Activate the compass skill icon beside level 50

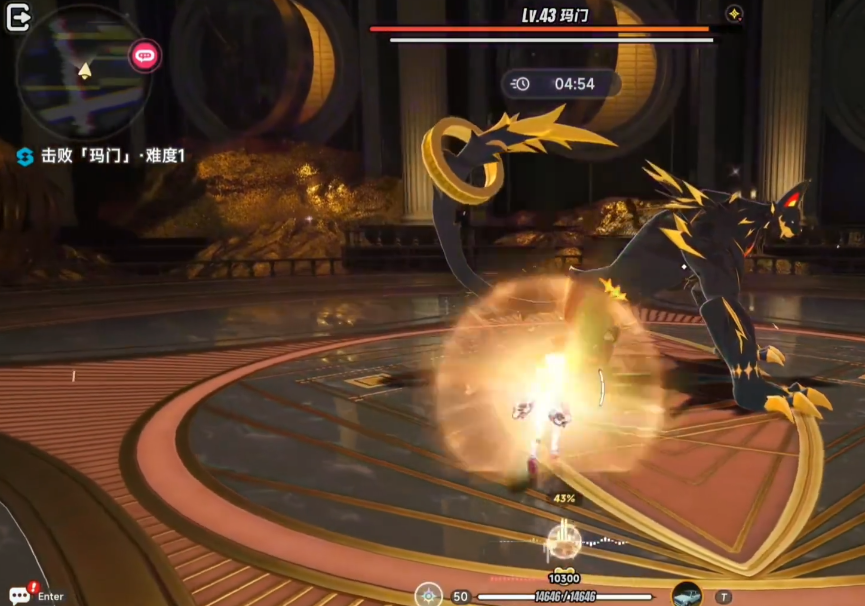(429, 595)
